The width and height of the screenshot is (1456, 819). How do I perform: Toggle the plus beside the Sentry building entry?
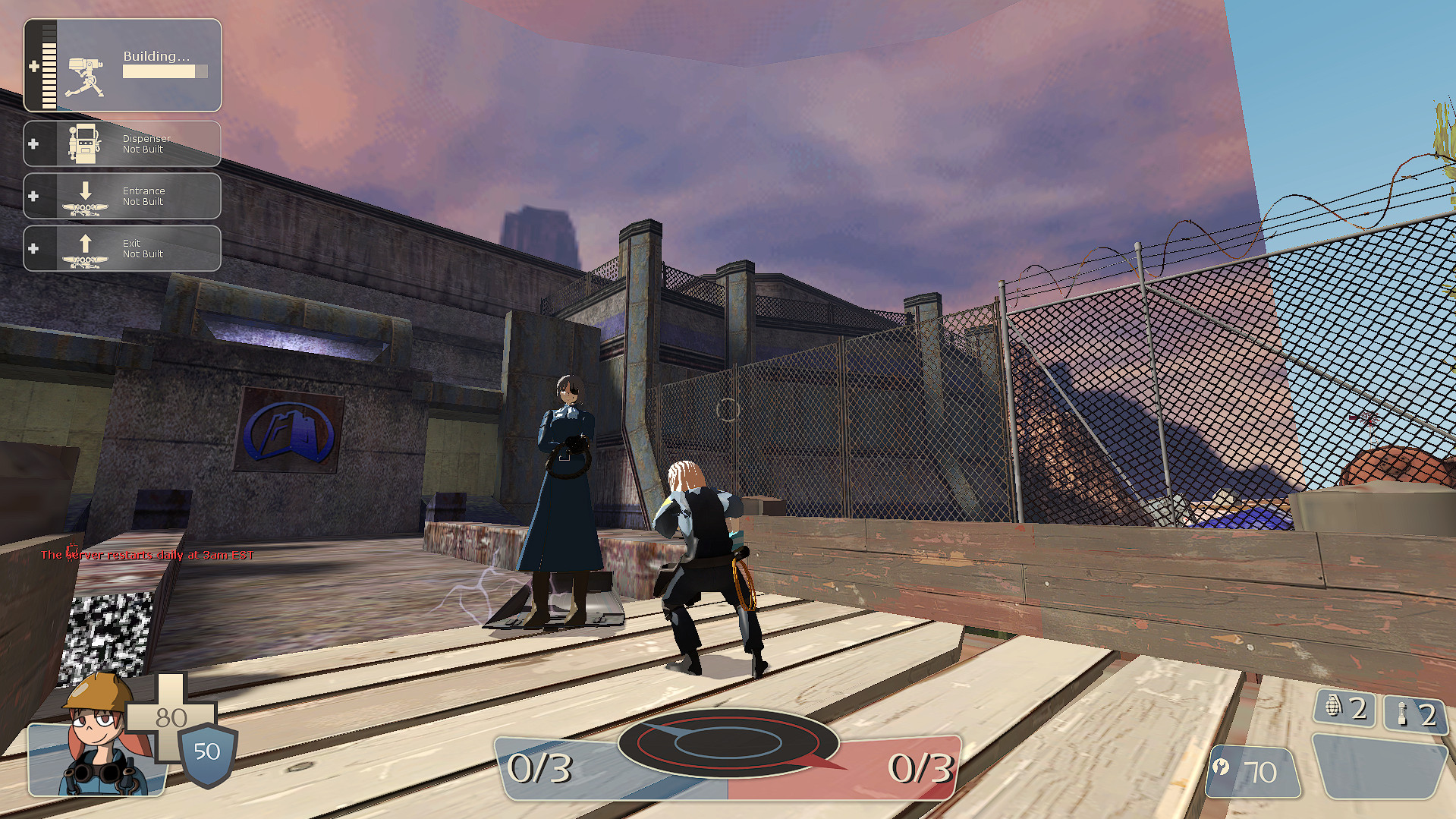click(33, 67)
